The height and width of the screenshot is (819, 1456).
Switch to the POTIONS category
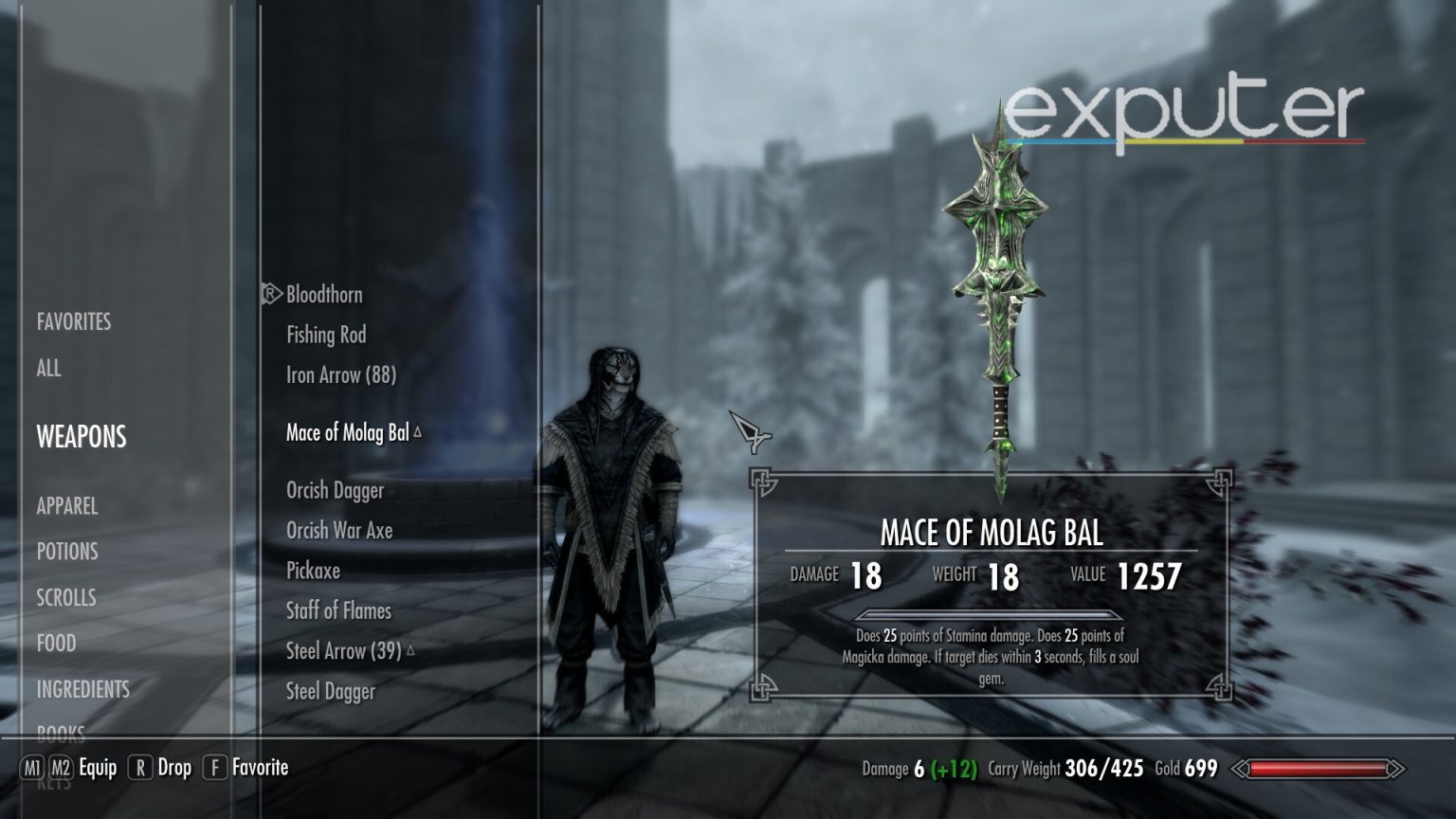click(x=65, y=552)
